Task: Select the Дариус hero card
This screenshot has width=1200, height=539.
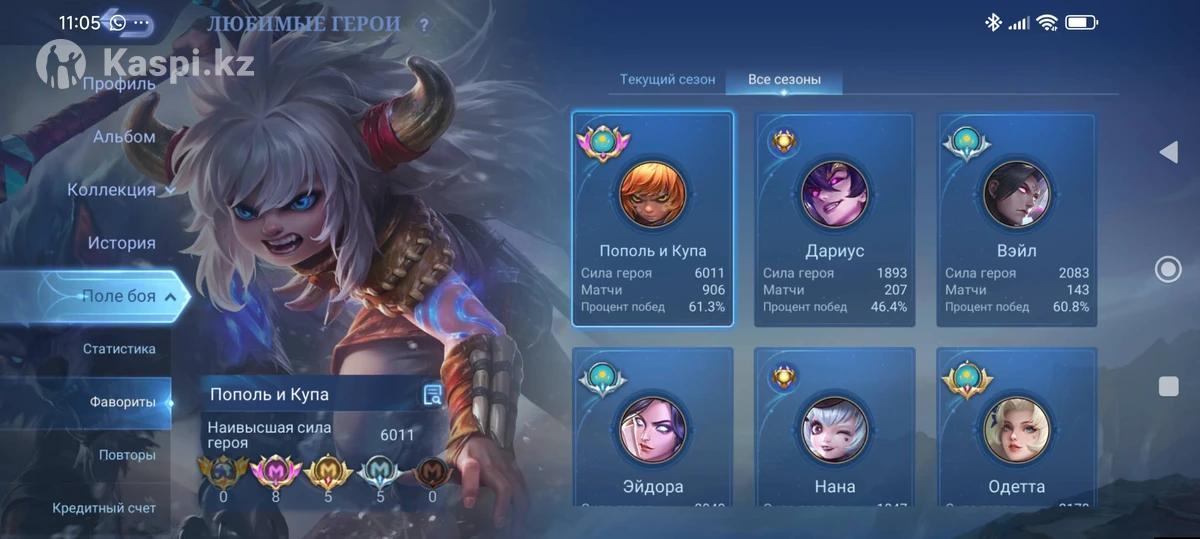Action: coord(834,219)
